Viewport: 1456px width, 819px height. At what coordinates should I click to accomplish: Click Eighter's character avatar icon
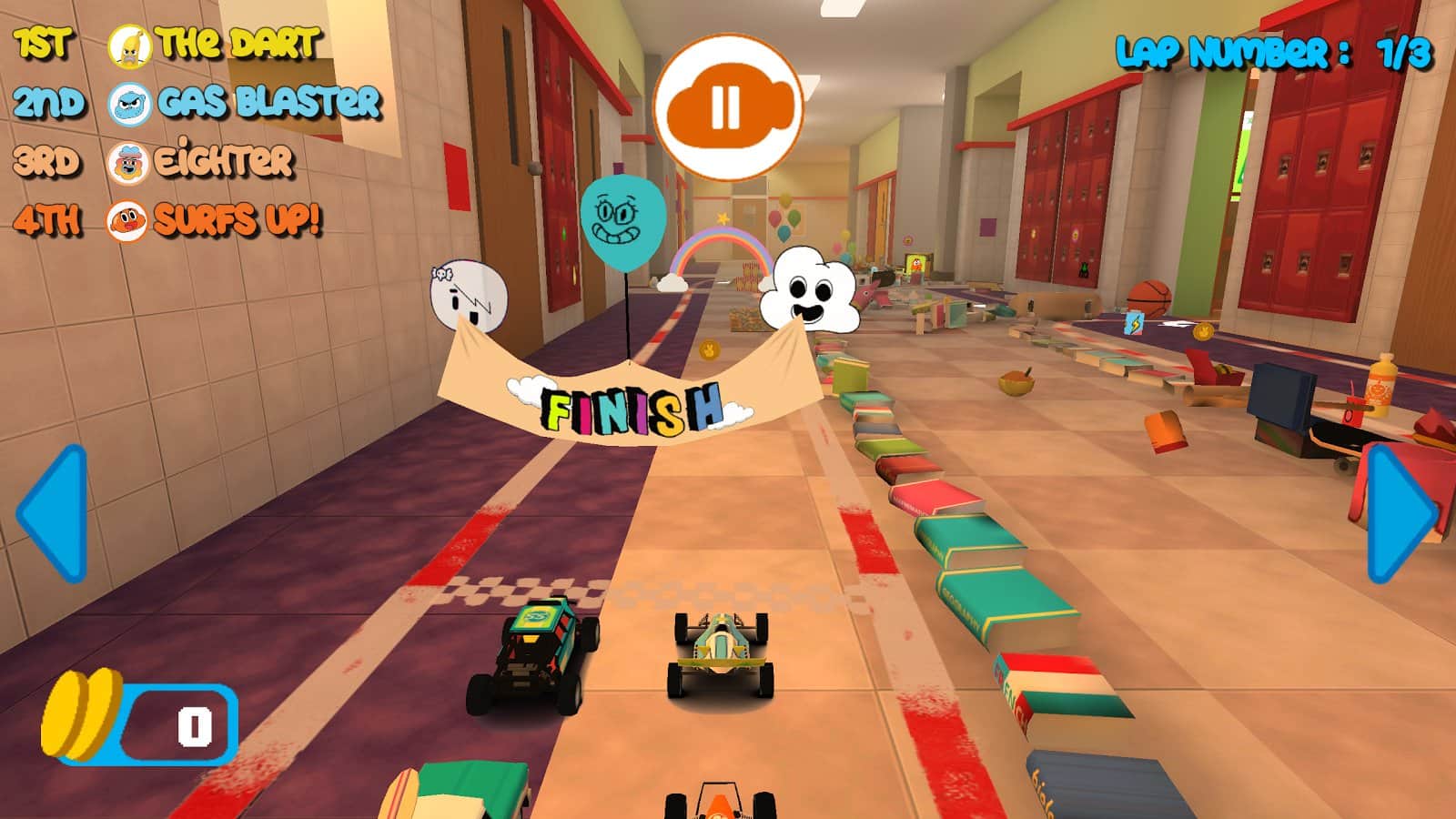tap(127, 164)
